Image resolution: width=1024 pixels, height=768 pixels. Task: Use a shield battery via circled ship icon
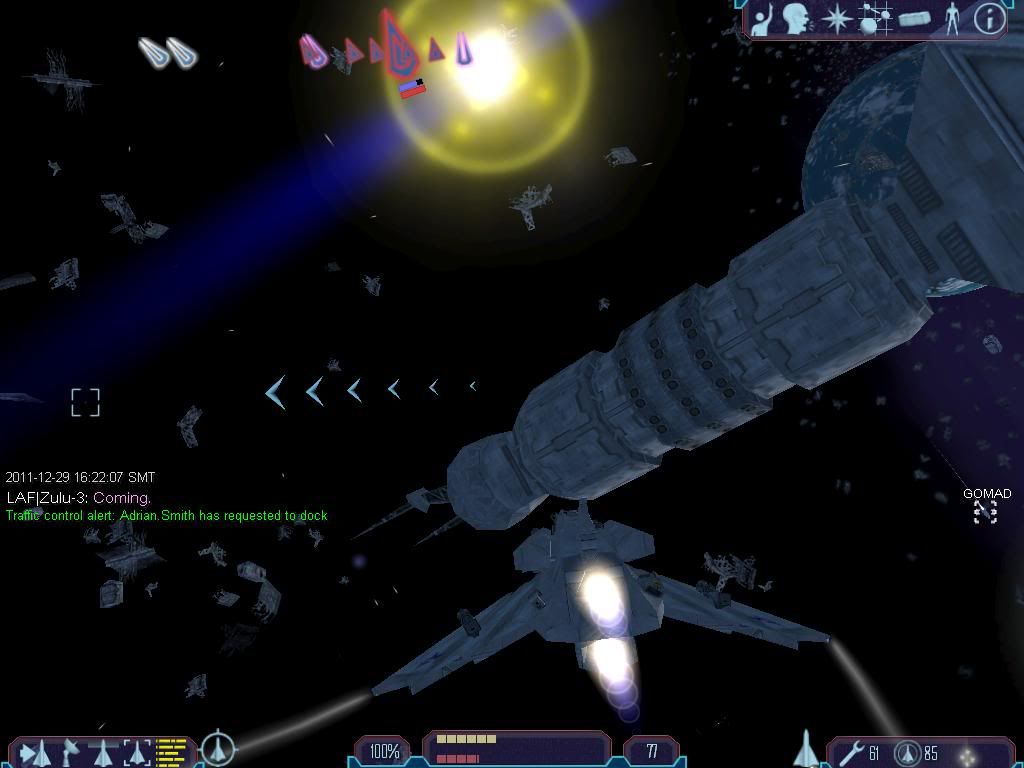[907, 751]
